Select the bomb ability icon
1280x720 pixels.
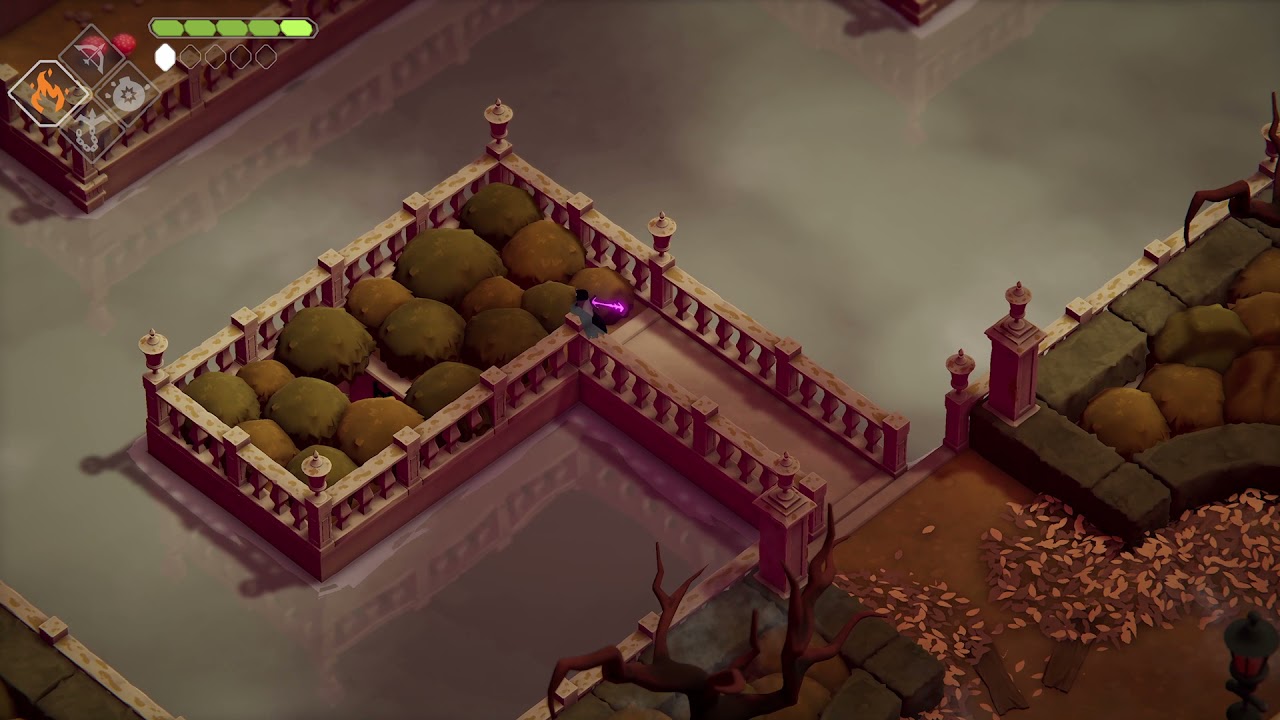point(126,95)
